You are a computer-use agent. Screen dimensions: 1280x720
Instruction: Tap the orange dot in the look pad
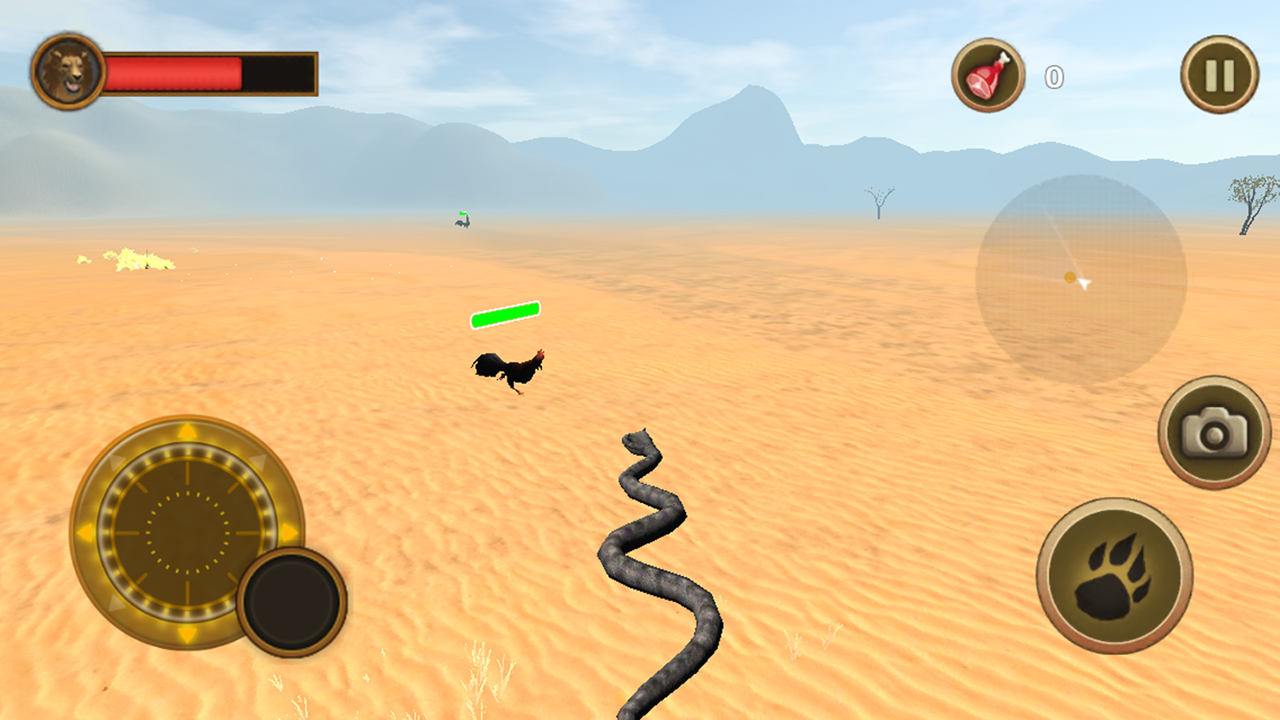click(x=1069, y=278)
